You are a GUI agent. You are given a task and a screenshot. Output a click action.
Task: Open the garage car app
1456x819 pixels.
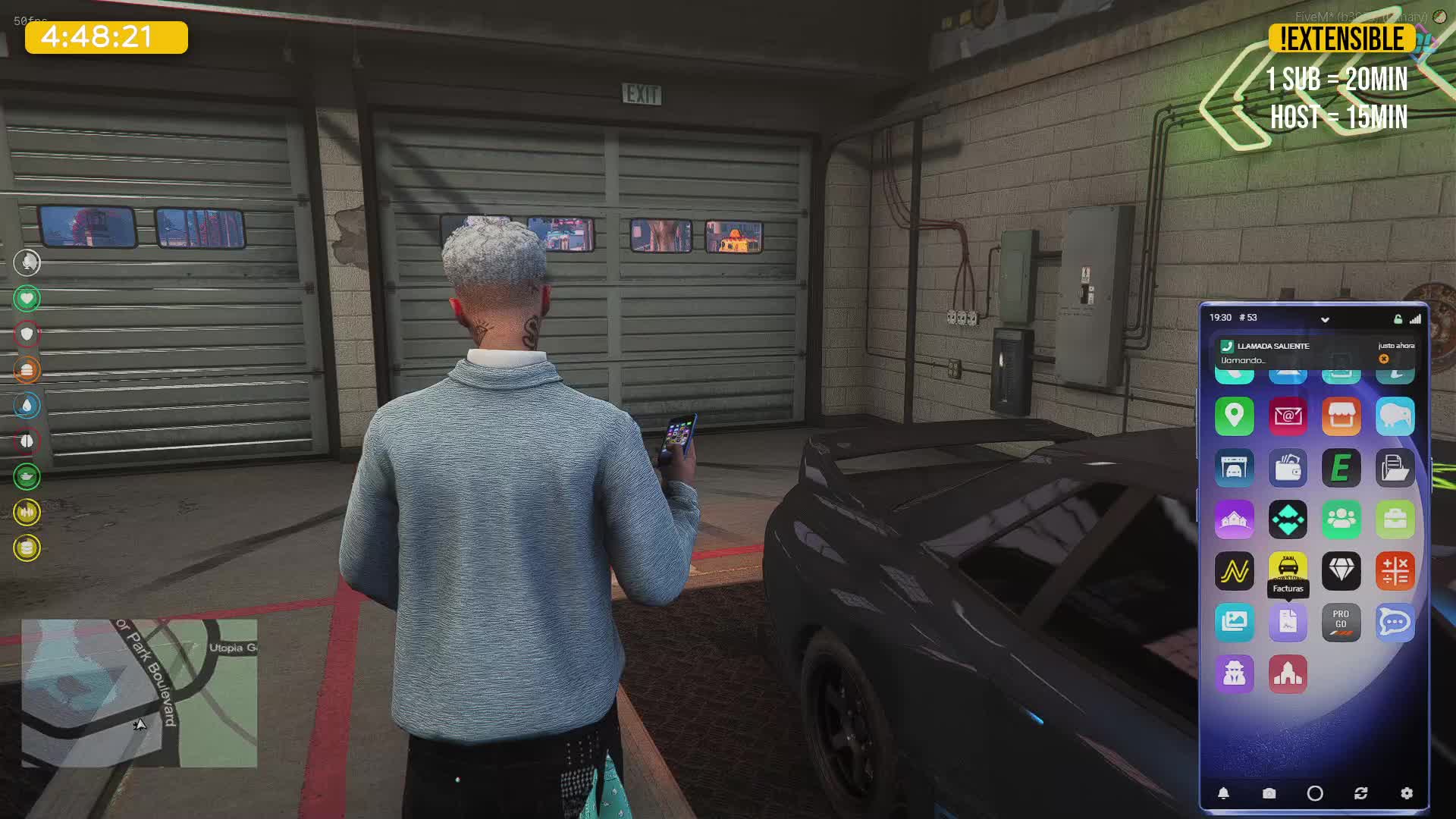point(1234,468)
